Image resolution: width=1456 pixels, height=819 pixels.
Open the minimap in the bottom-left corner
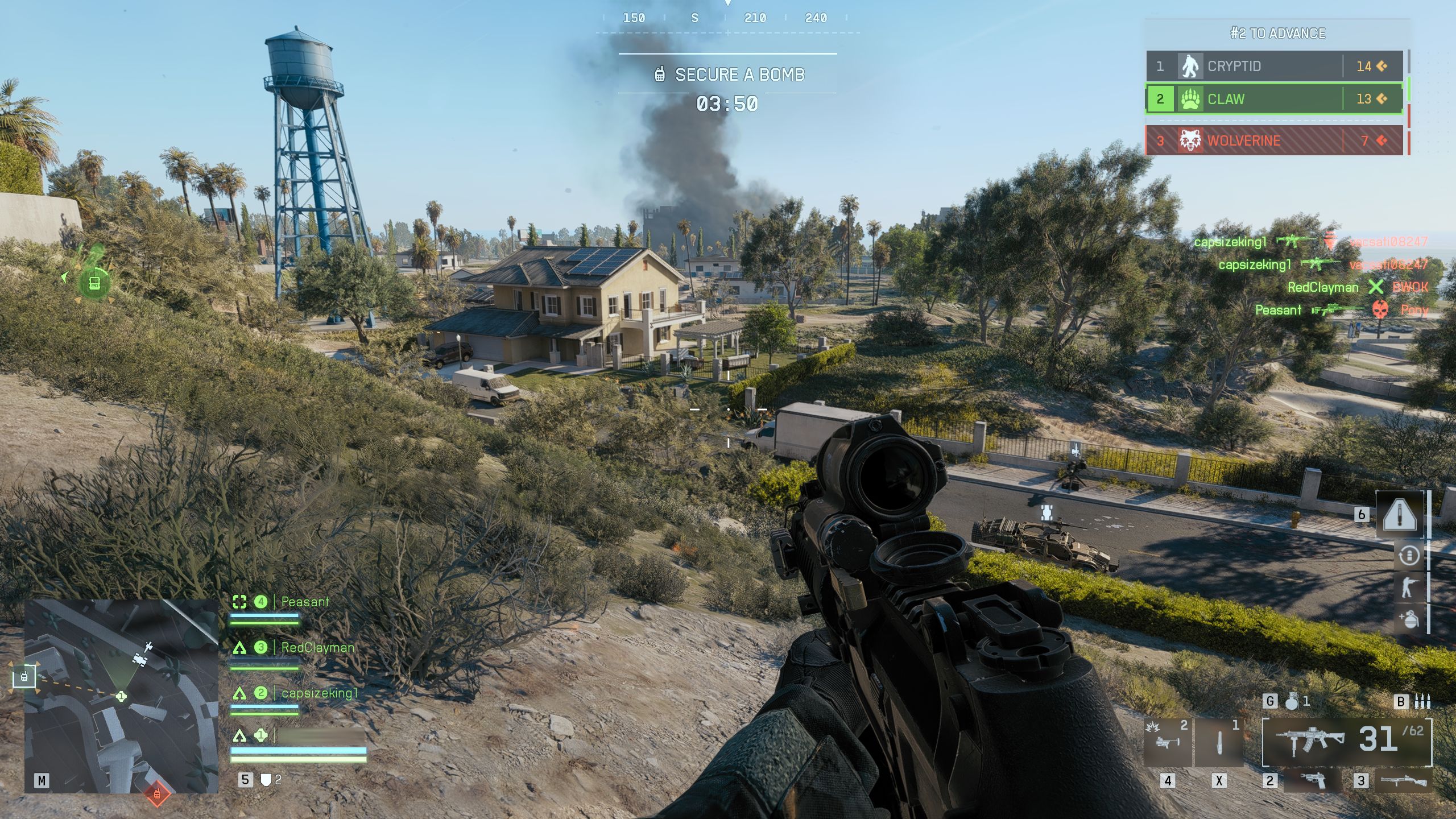[121, 696]
